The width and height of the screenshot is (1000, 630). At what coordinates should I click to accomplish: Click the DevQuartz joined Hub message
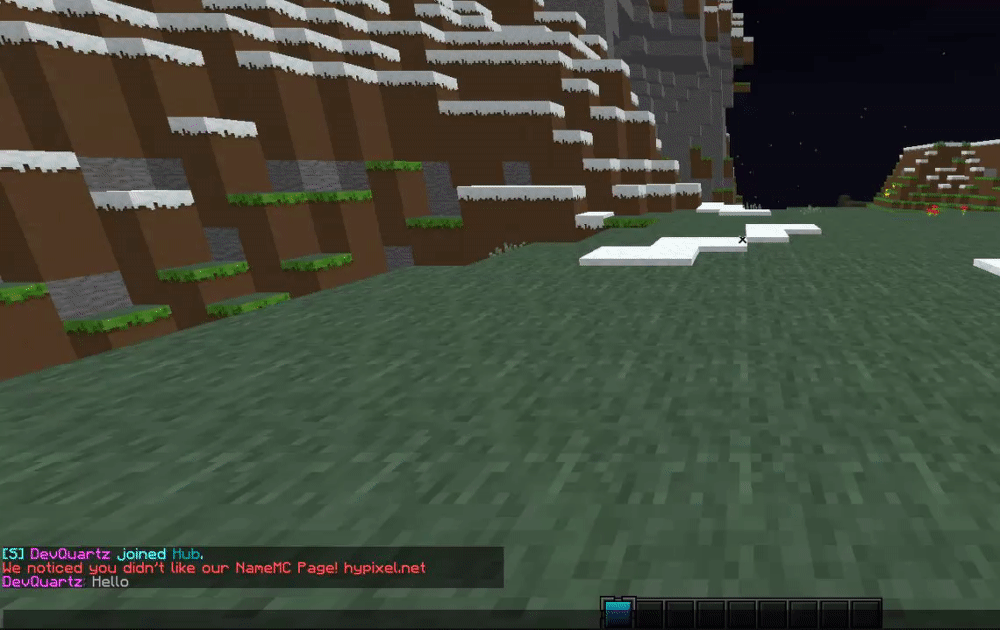(110, 554)
